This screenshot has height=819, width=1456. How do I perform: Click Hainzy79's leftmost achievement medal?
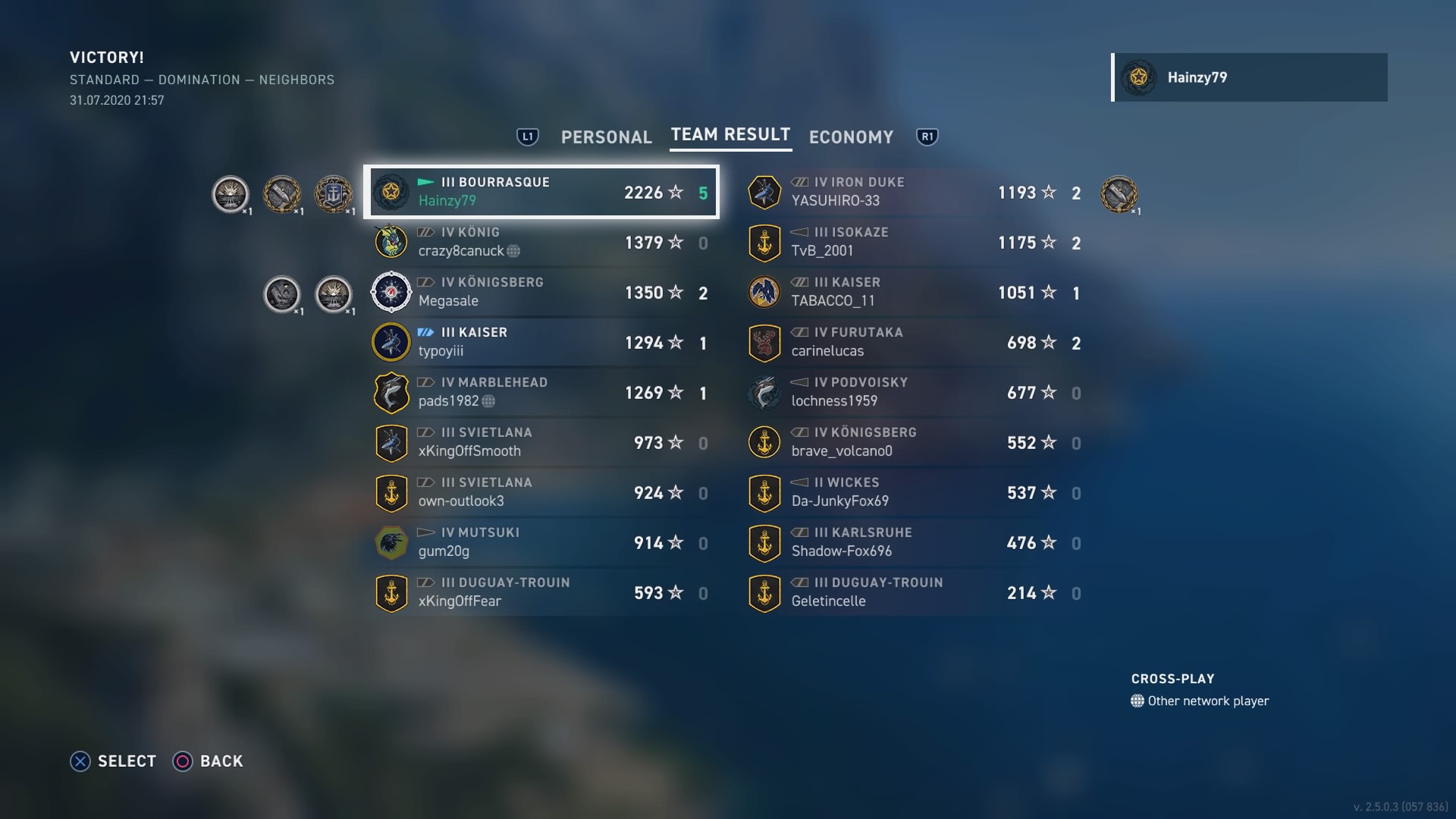click(x=229, y=193)
